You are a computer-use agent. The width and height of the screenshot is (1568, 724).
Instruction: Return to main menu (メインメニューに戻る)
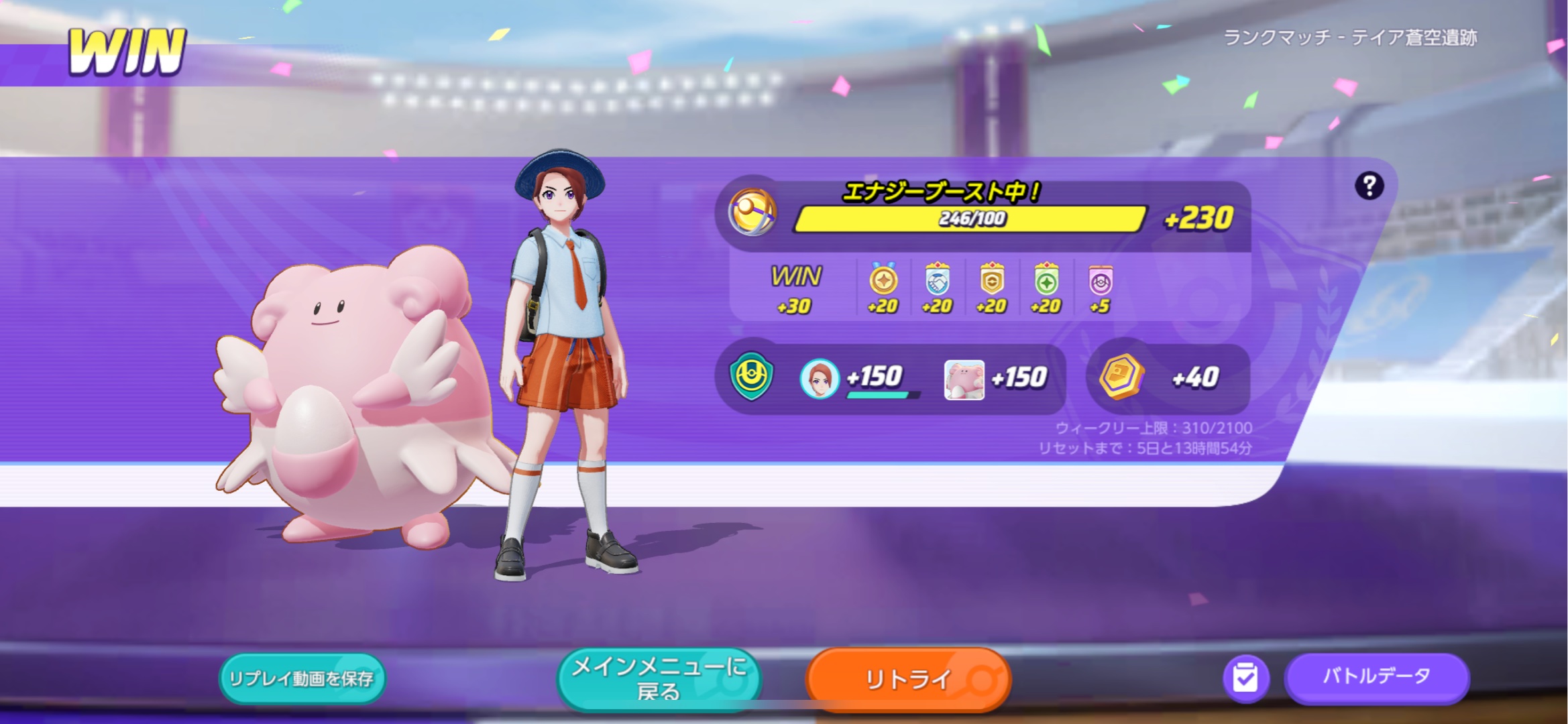[659, 678]
